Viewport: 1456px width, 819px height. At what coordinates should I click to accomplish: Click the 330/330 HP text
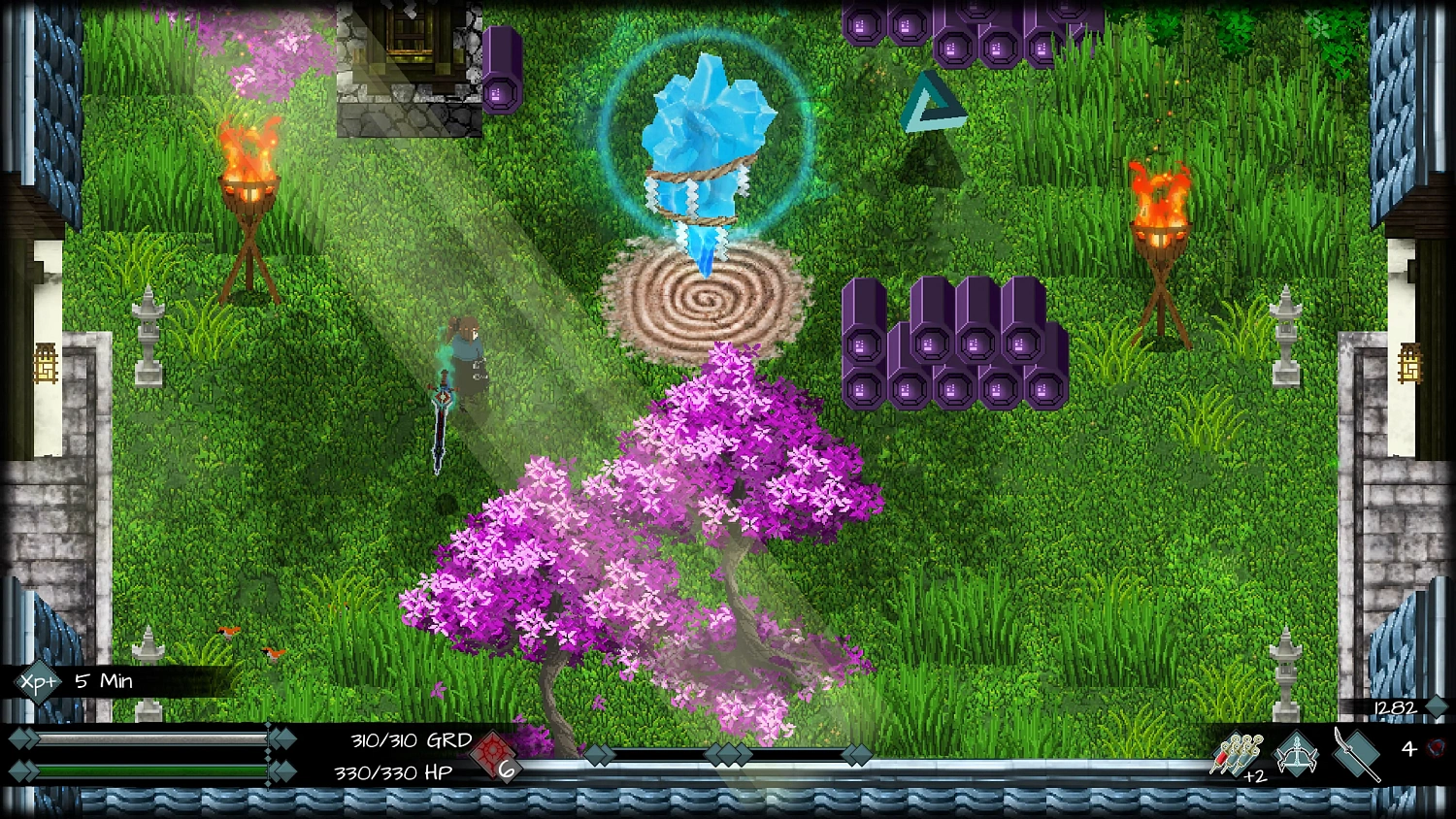tap(392, 770)
